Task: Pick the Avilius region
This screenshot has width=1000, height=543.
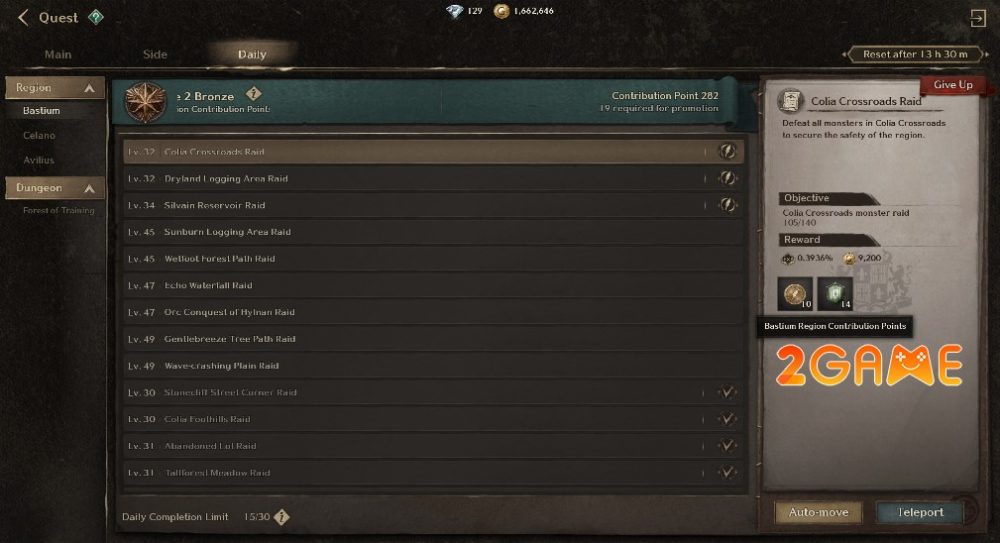Action: click(x=39, y=160)
